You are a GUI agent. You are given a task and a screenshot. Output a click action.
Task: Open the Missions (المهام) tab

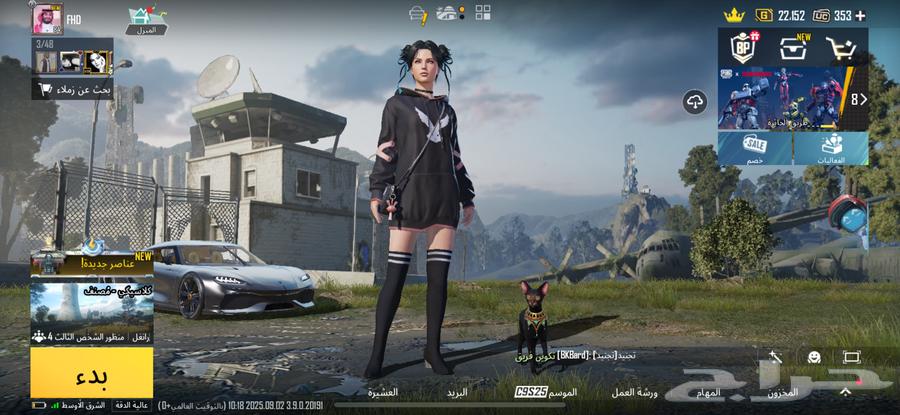(708, 393)
